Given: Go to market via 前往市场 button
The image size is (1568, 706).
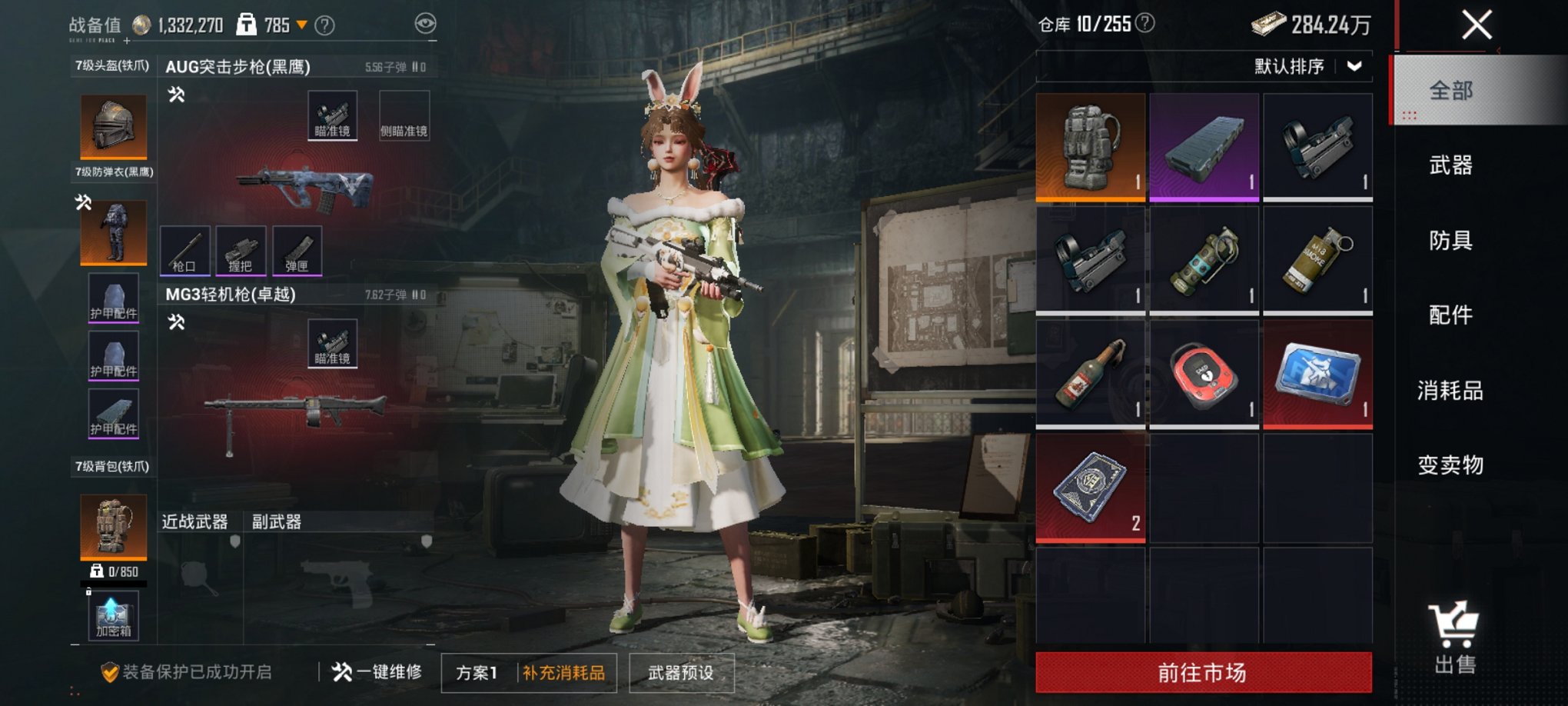Looking at the screenshot, I should click(1203, 673).
